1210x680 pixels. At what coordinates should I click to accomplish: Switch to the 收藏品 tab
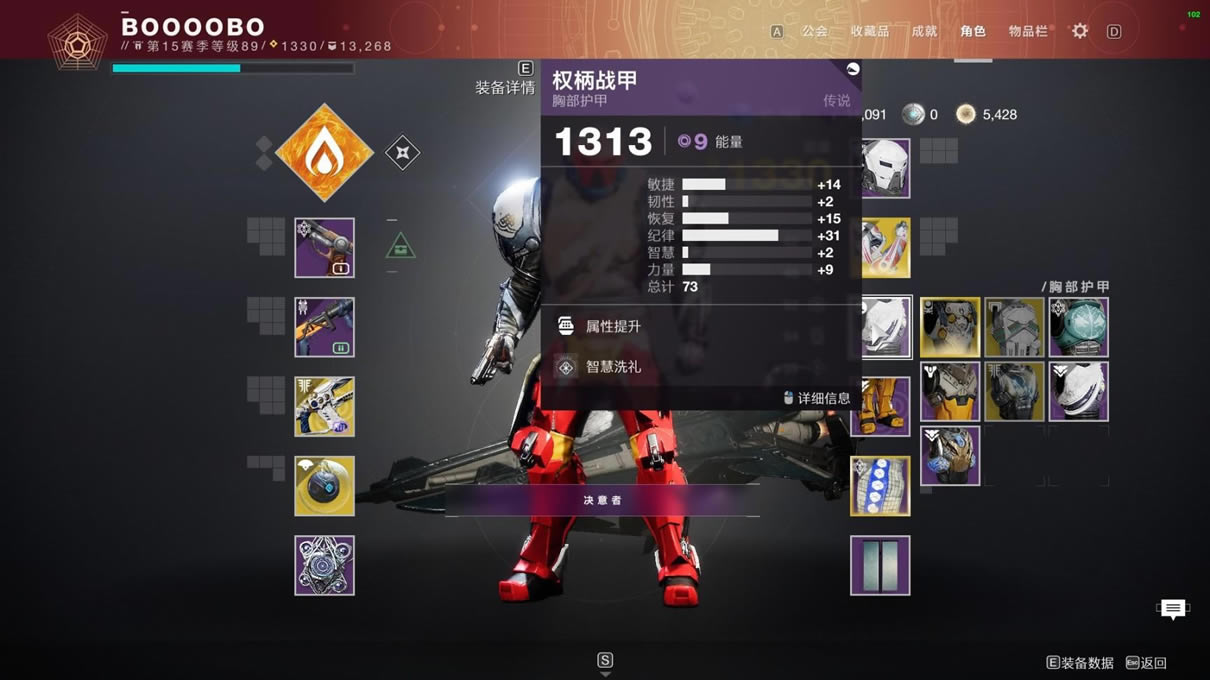(x=869, y=31)
